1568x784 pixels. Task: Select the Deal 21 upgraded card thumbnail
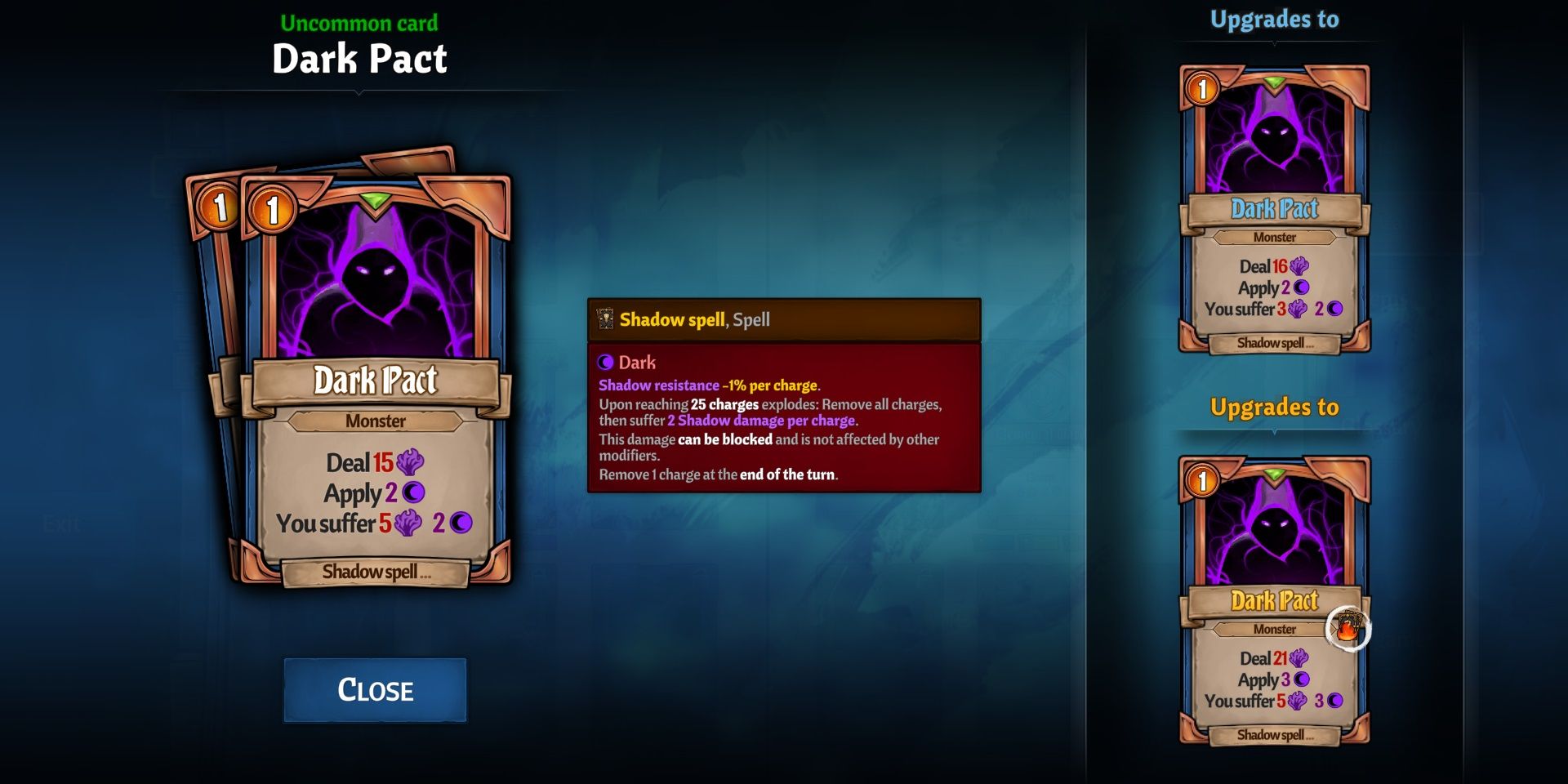pyautogui.click(x=1276, y=604)
